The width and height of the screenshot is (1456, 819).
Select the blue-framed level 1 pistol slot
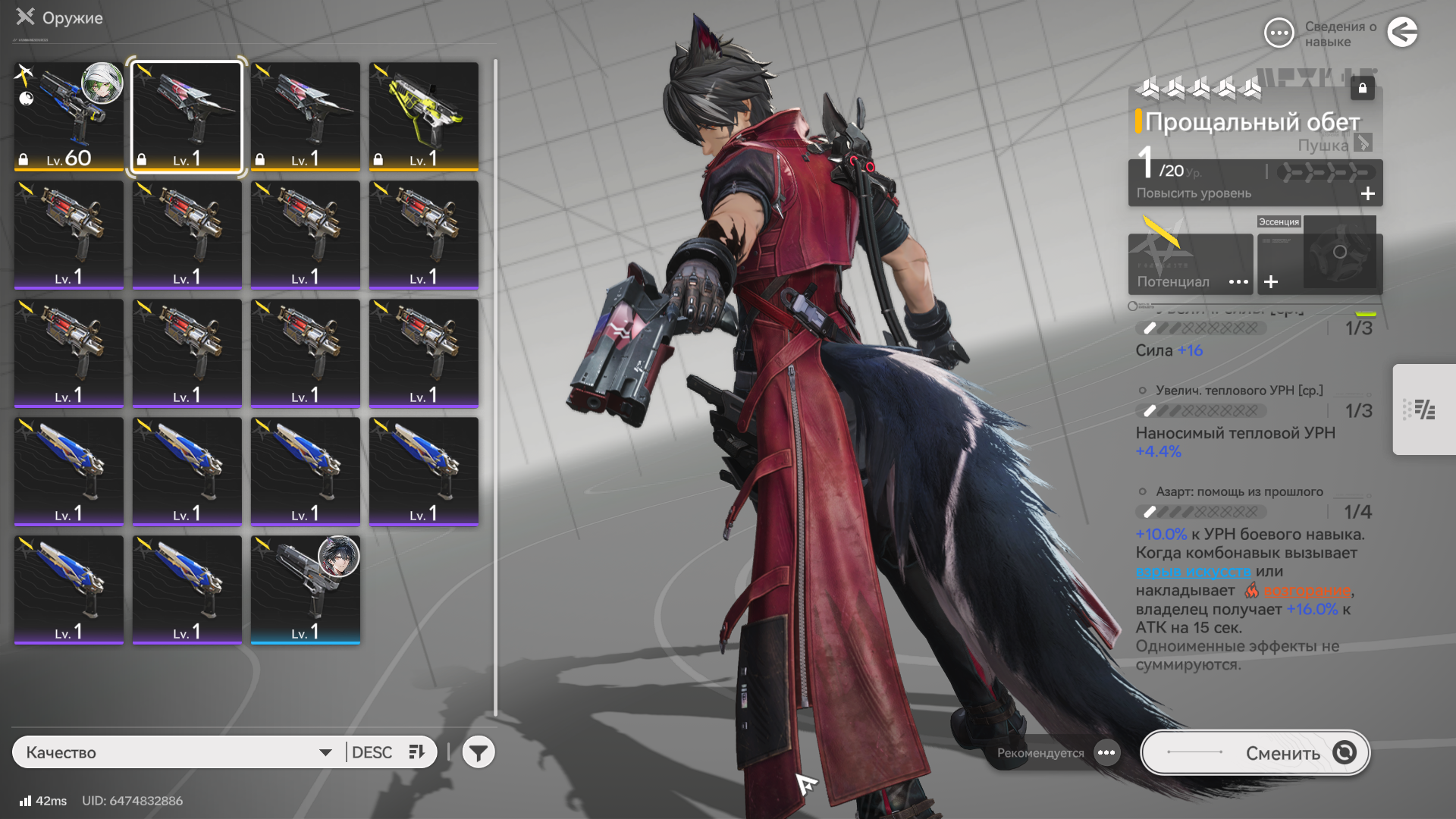point(306,590)
